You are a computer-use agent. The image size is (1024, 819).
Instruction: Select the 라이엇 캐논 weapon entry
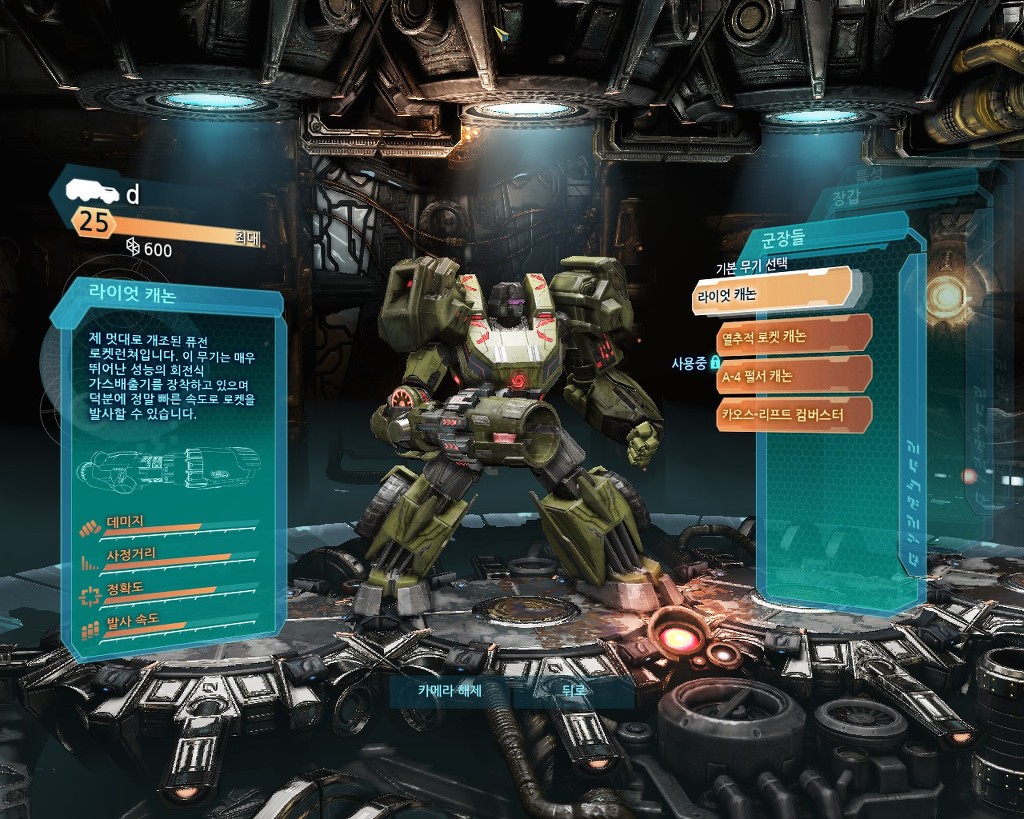click(x=770, y=295)
